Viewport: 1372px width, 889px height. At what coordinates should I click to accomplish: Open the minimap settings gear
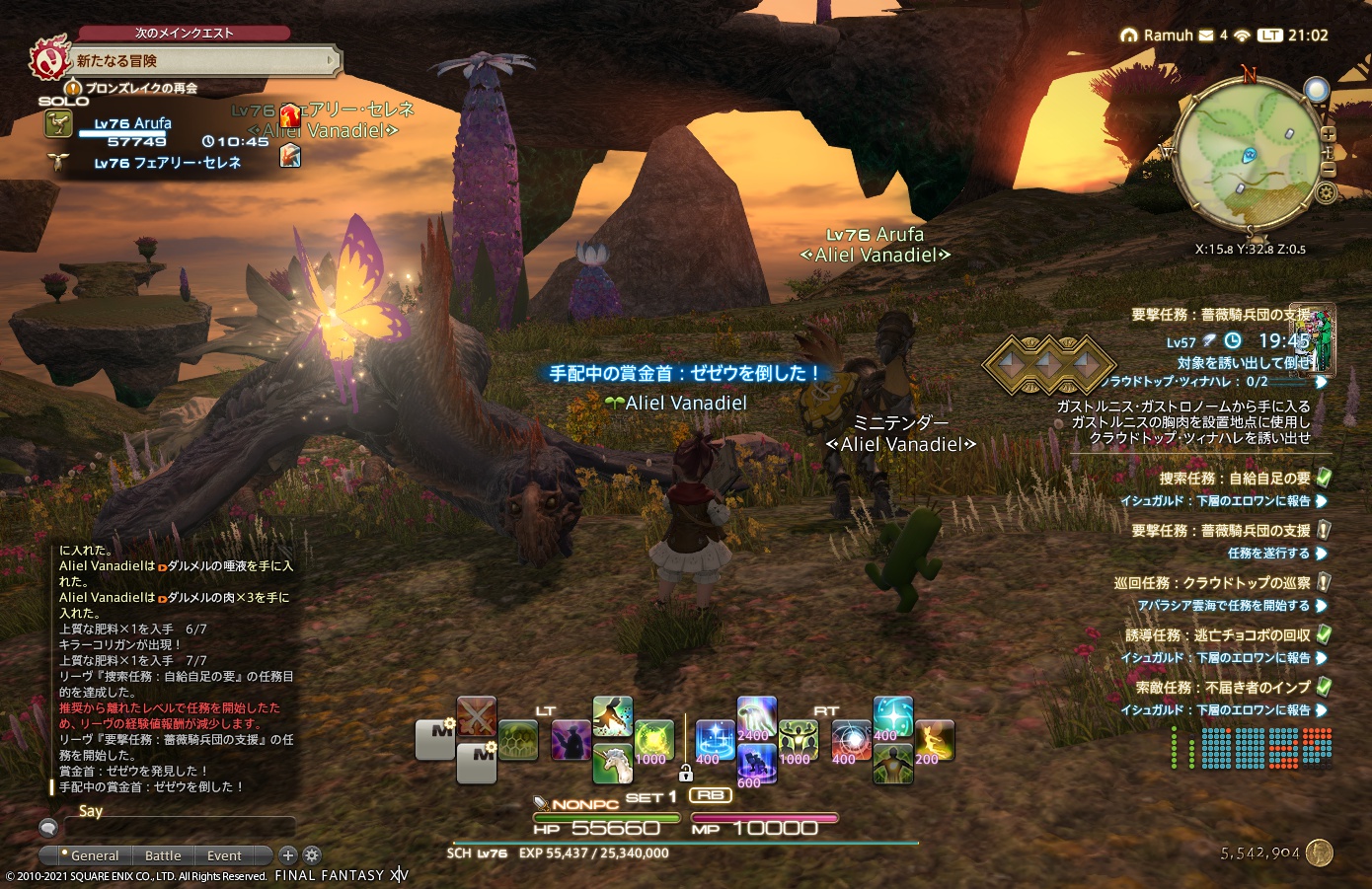point(1326,191)
